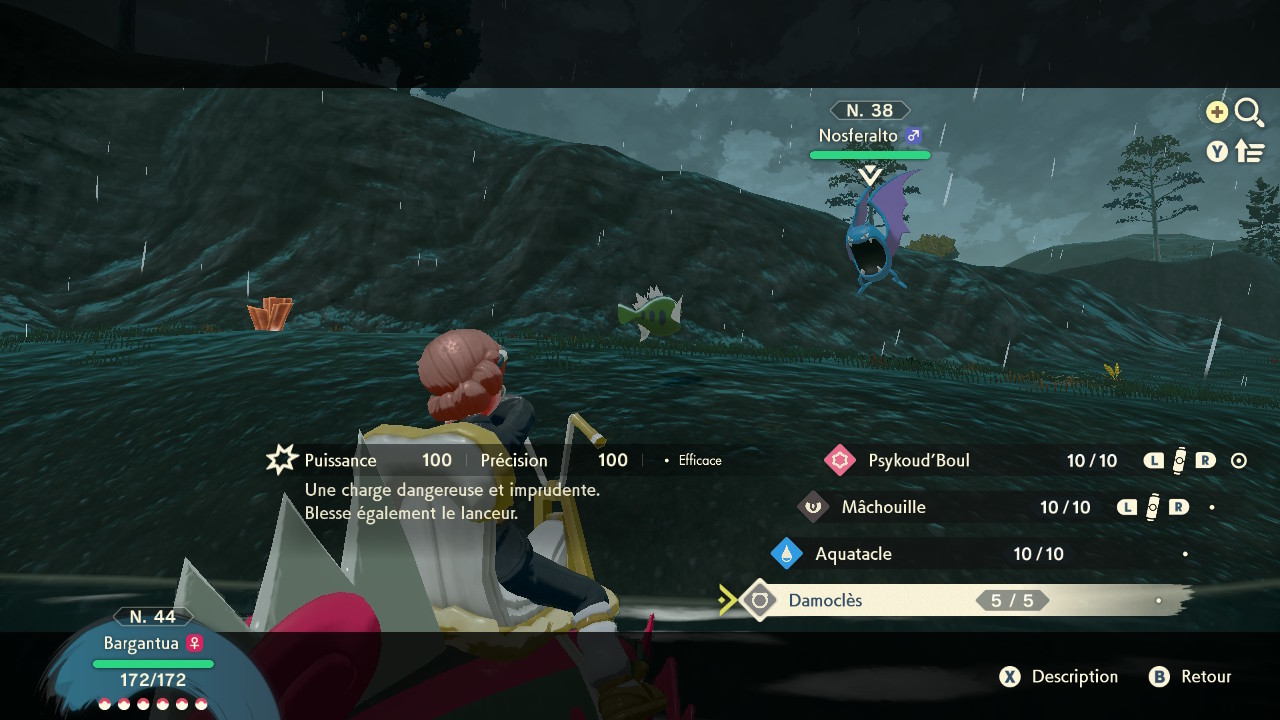Open the turn order list icon

1250,151
